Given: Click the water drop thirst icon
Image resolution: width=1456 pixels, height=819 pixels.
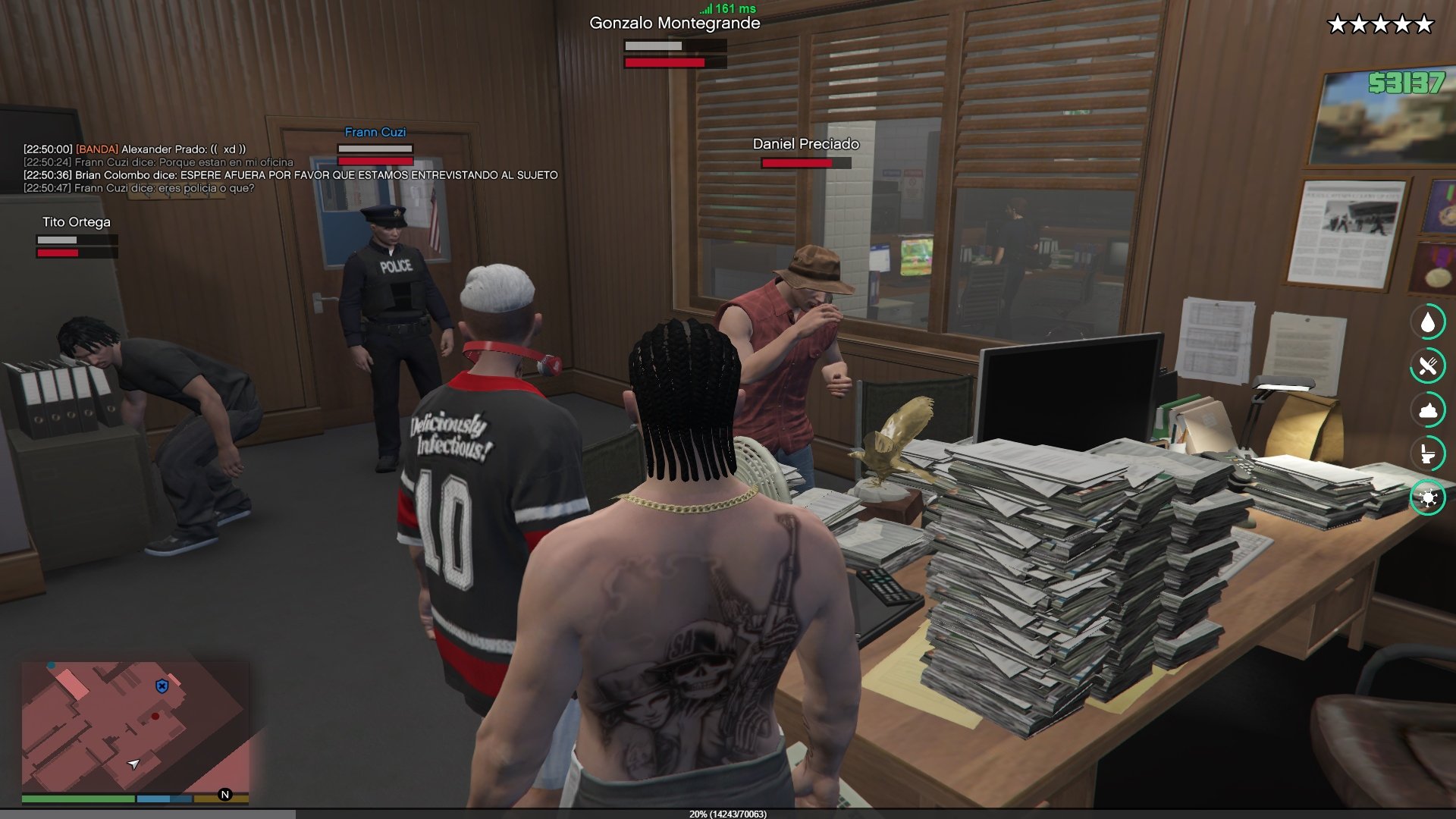Looking at the screenshot, I should 1428,322.
